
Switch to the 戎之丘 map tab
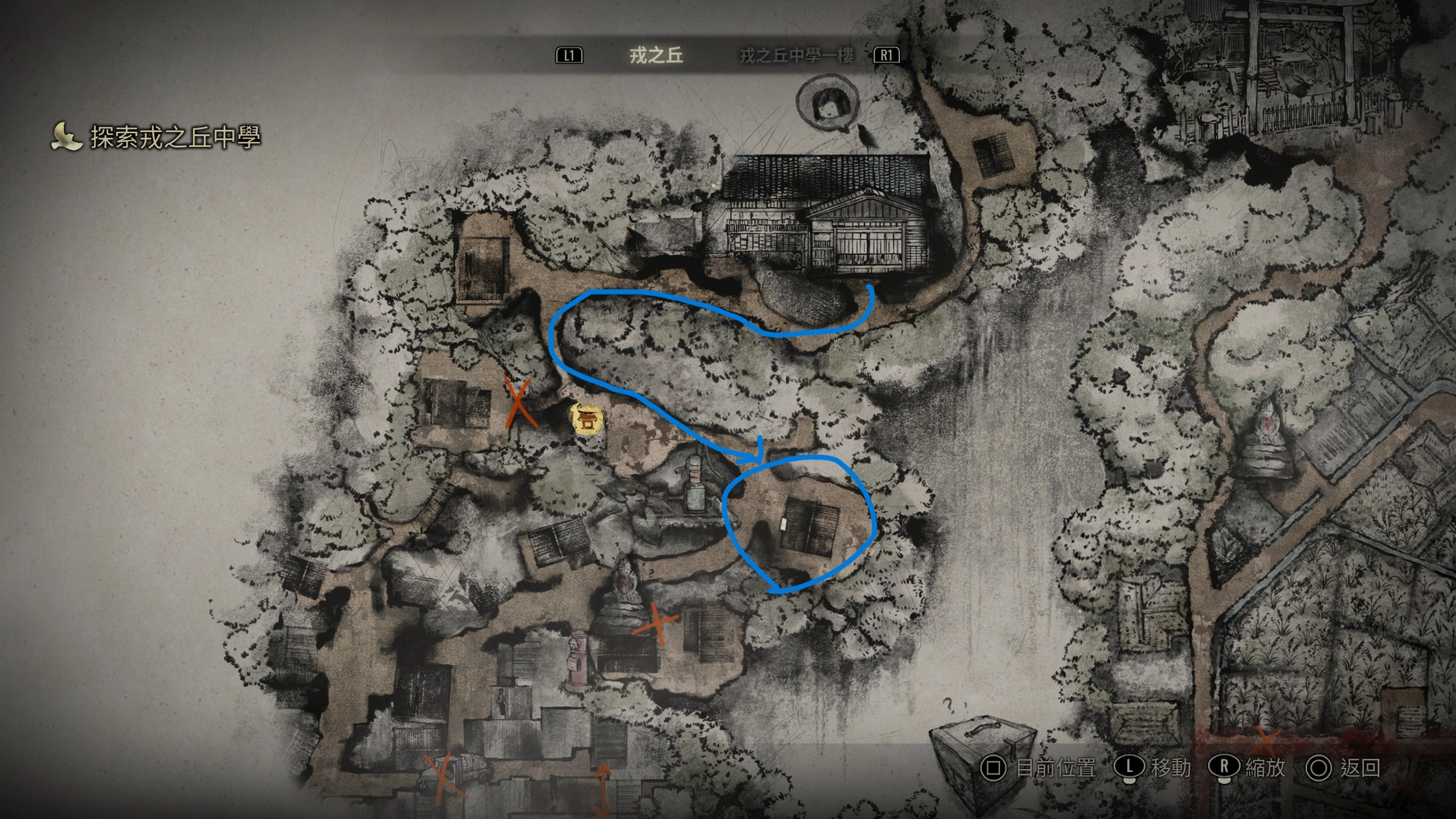click(656, 55)
